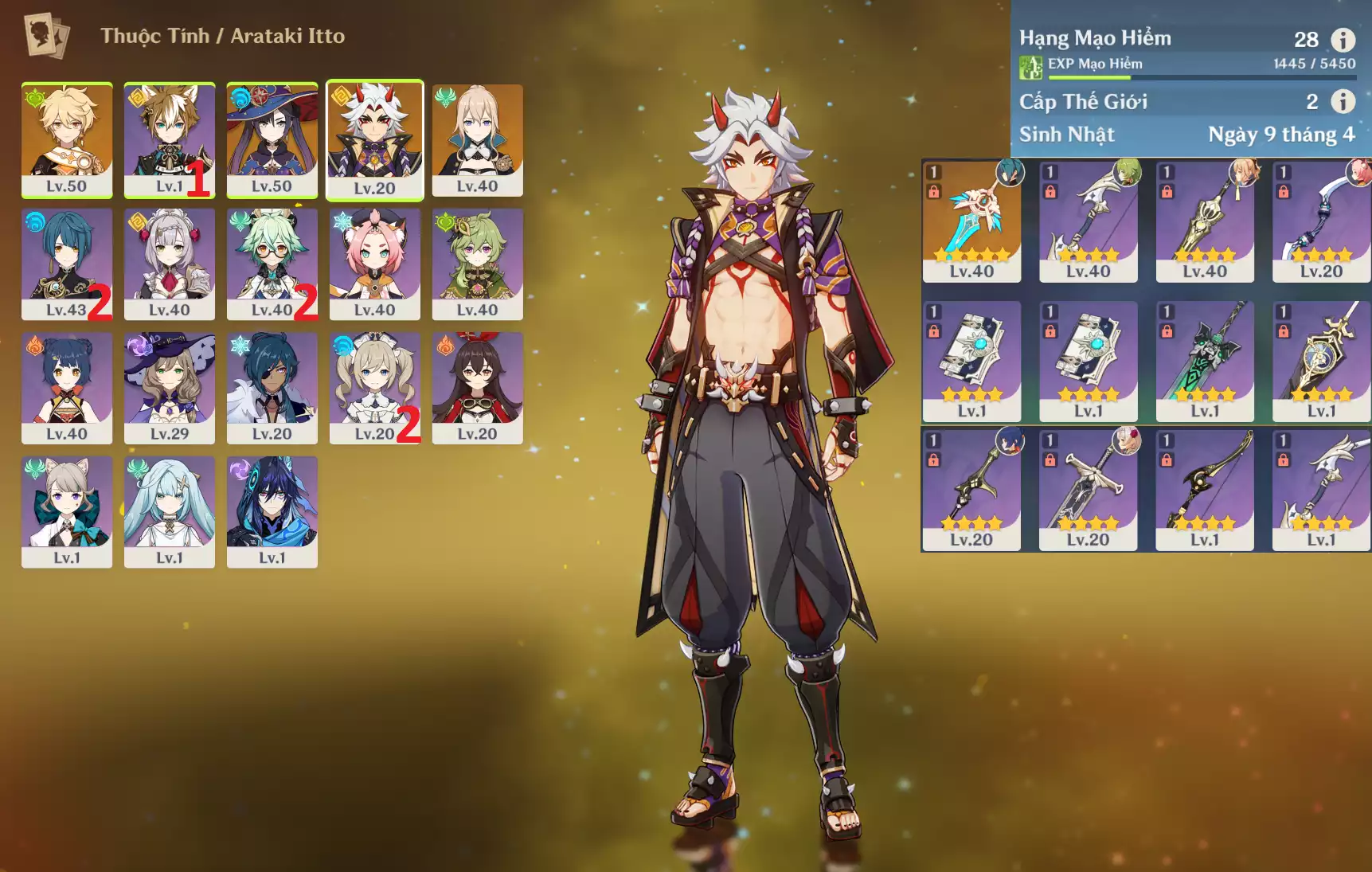Viewport: 1372px width, 872px height.
Task: Choose Xiangling's Lv.40 portrait
Action: click(x=67, y=388)
